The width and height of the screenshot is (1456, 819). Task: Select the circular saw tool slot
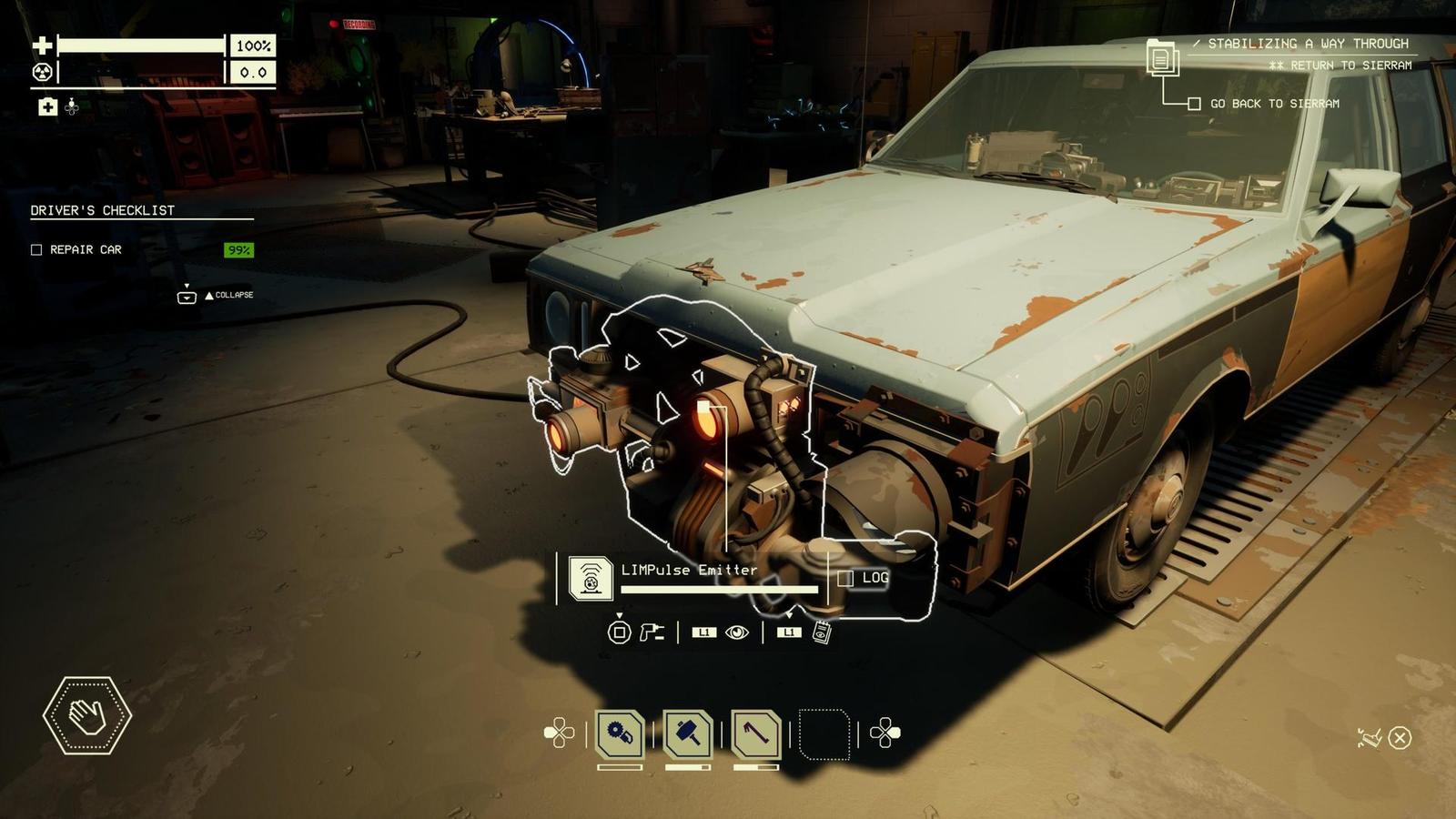(x=621, y=733)
